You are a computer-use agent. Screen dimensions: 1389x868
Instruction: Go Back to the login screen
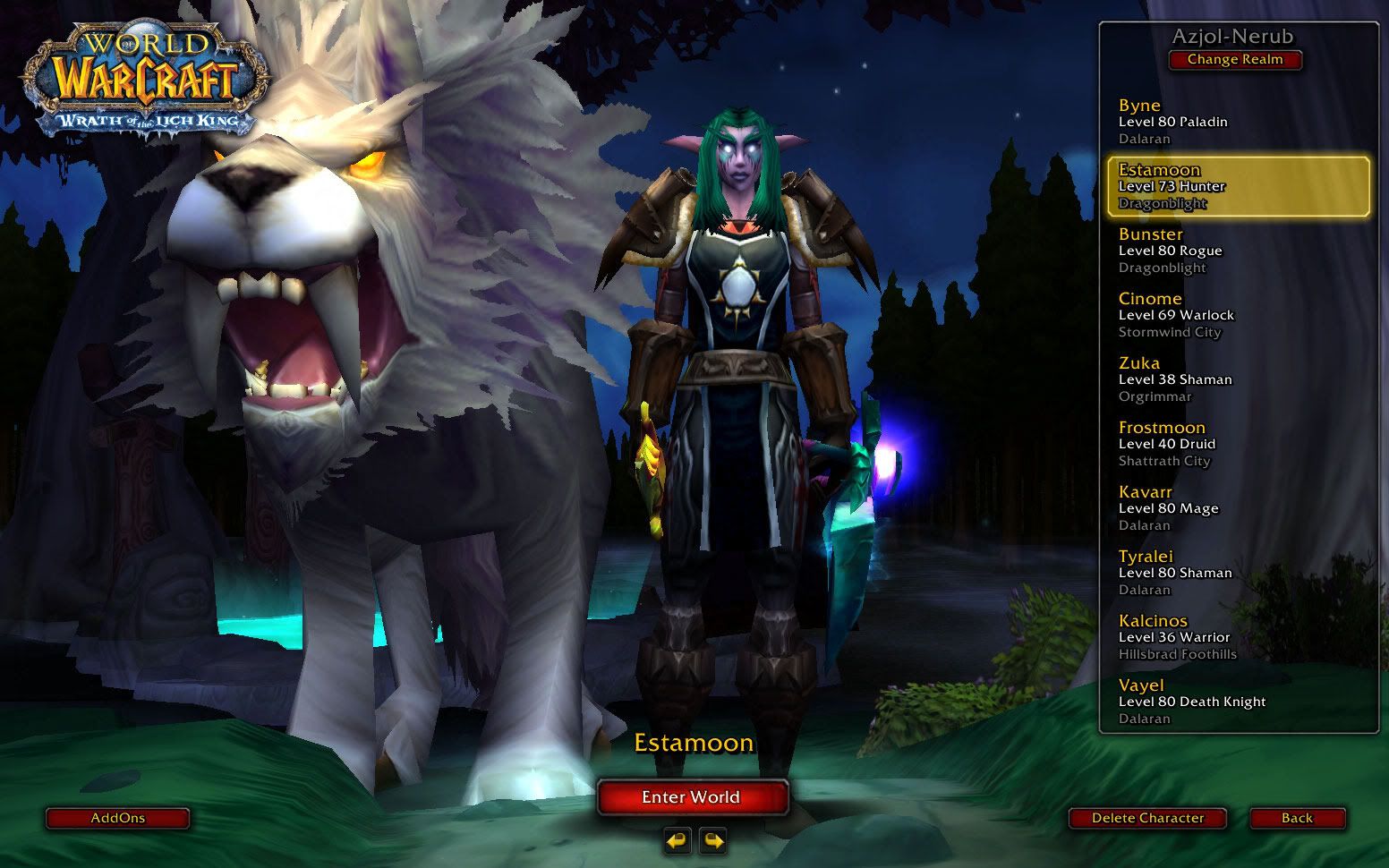coord(1297,818)
